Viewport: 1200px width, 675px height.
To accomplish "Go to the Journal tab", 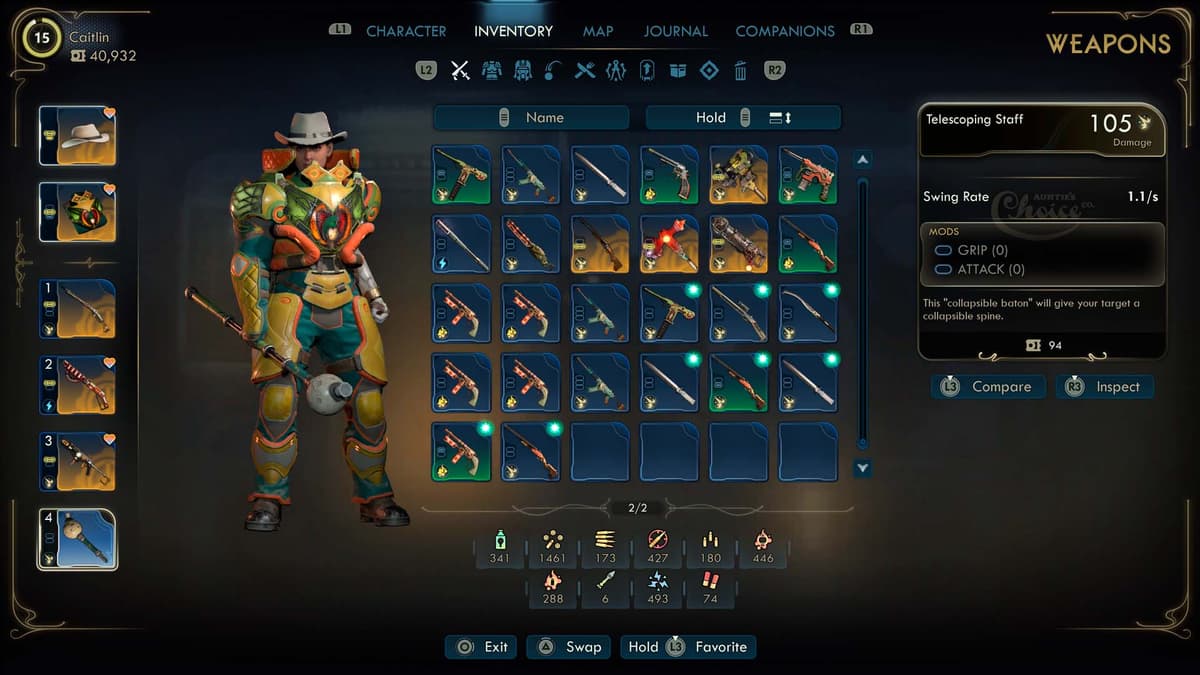I will [676, 31].
